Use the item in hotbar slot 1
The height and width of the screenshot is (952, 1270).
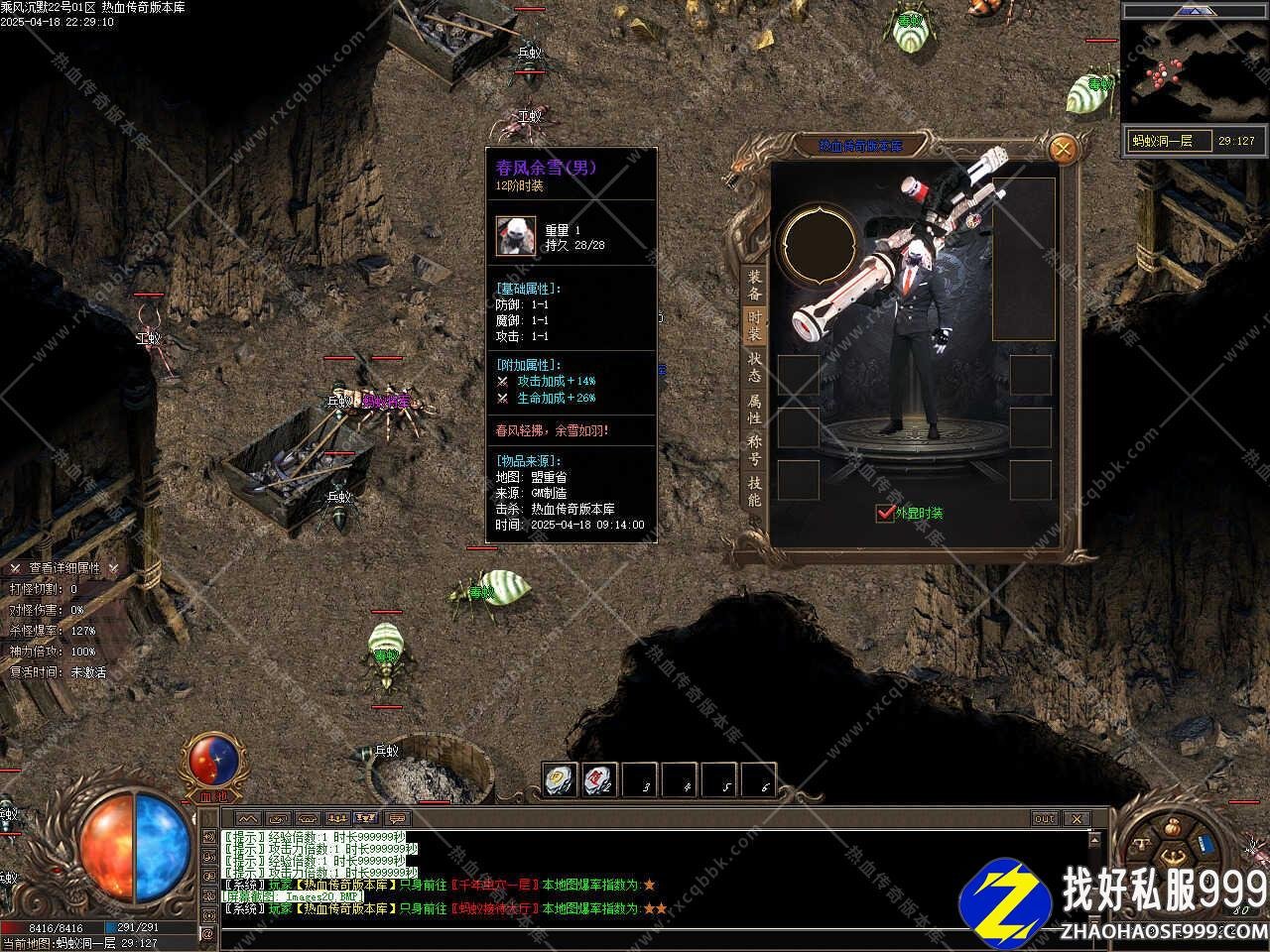(x=561, y=780)
